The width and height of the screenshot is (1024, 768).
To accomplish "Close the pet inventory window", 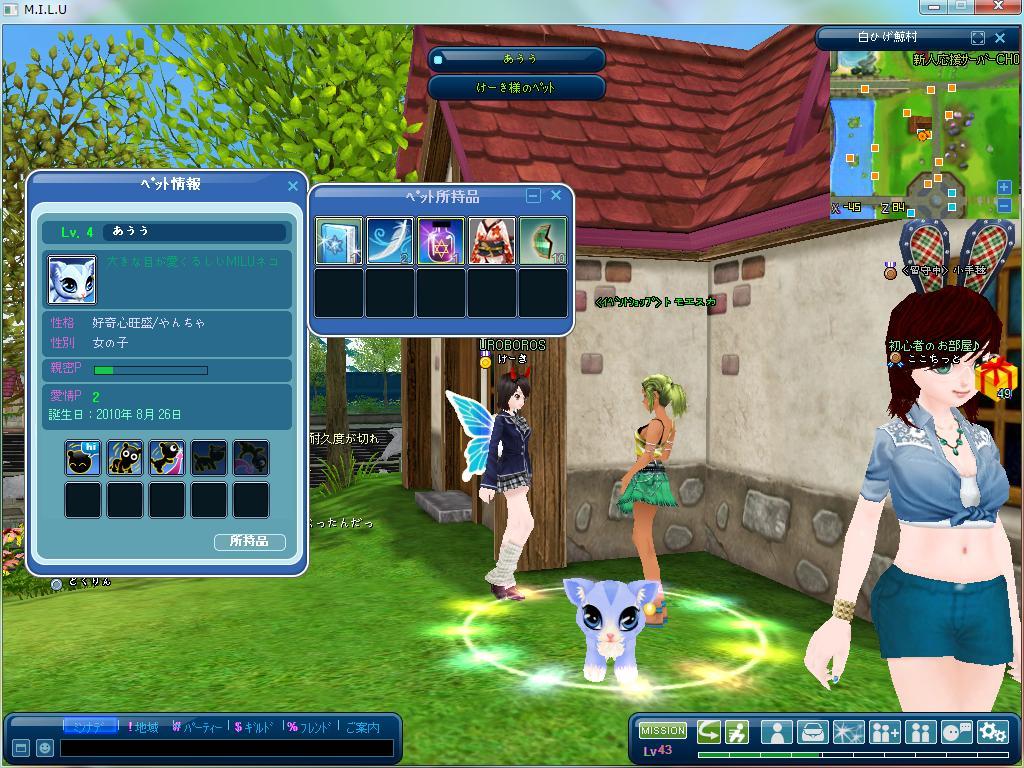I will [x=556, y=196].
